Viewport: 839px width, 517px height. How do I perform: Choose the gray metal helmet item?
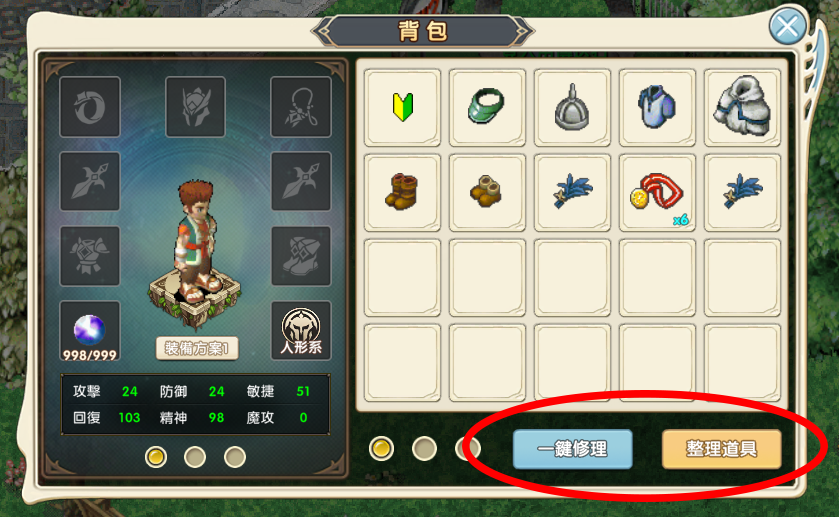(573, 107)
